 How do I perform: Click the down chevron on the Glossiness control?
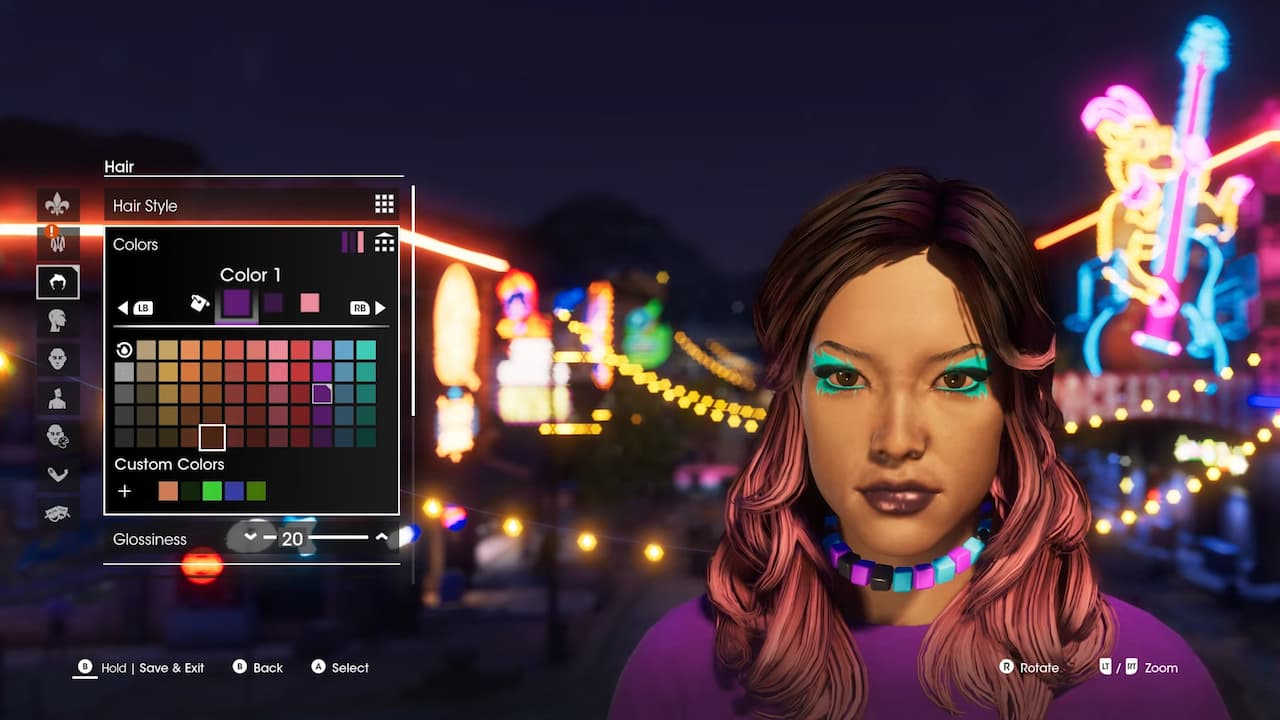pos(250,537)
